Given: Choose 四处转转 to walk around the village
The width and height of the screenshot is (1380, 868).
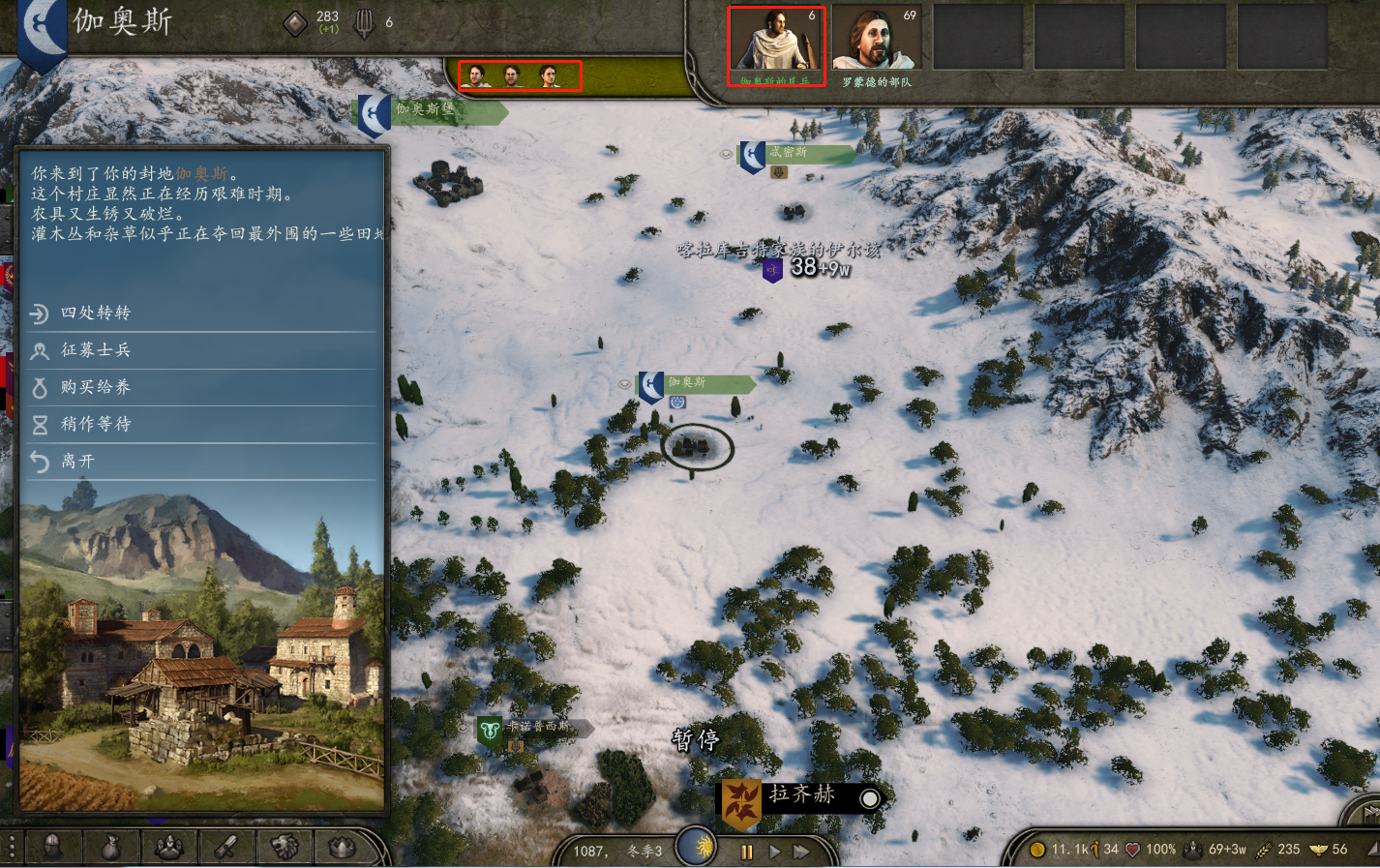Looking at the screenshot, I should 95,313.
